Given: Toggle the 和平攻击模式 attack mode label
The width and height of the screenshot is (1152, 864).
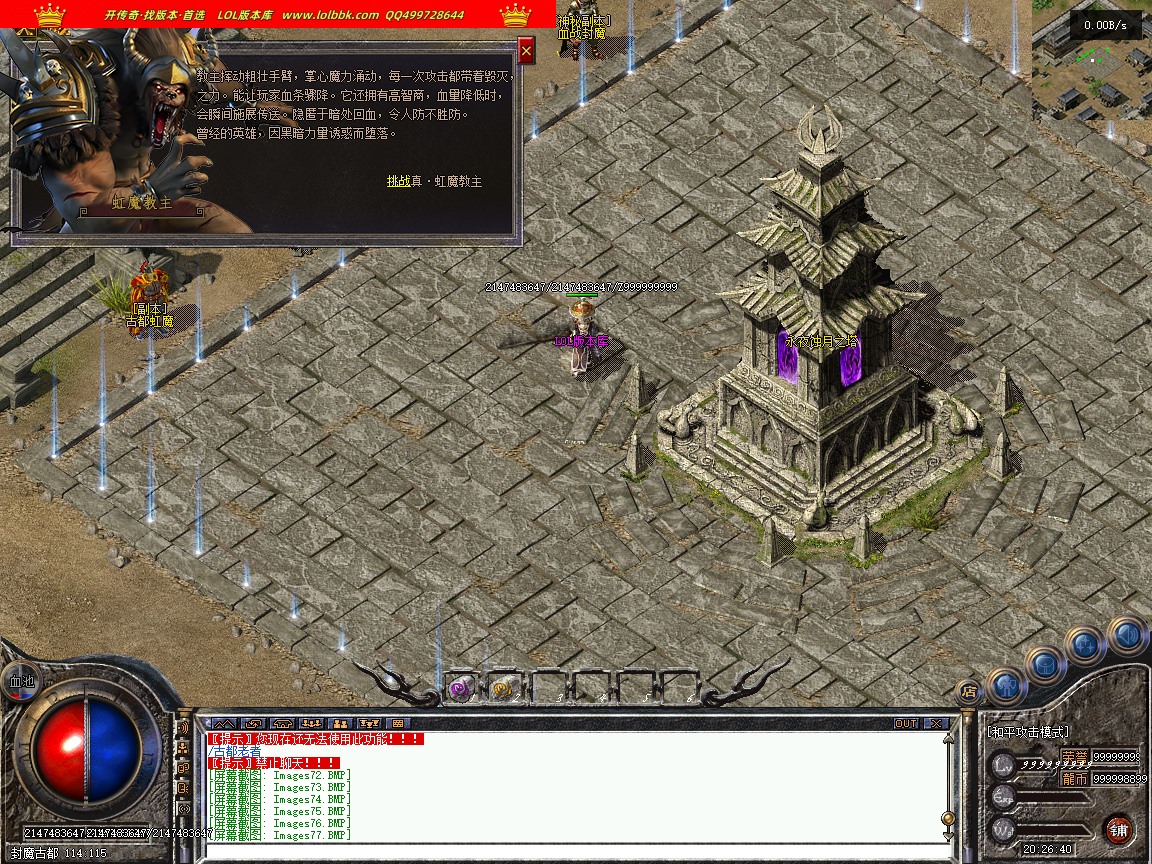Looking at the screenshot, I should [x=1028, y=732].
